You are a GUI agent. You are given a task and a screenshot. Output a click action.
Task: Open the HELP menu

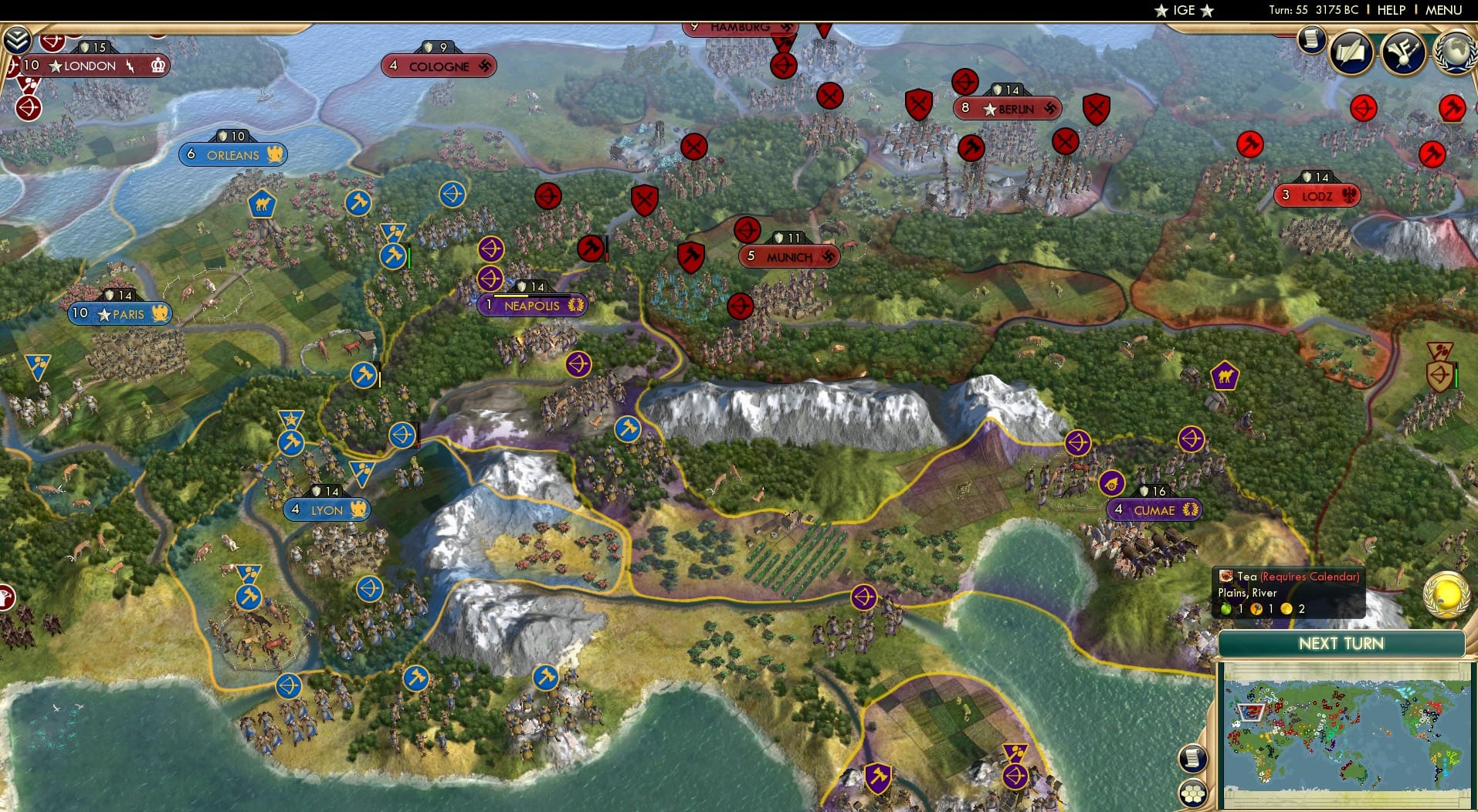tap(1390, 10)
